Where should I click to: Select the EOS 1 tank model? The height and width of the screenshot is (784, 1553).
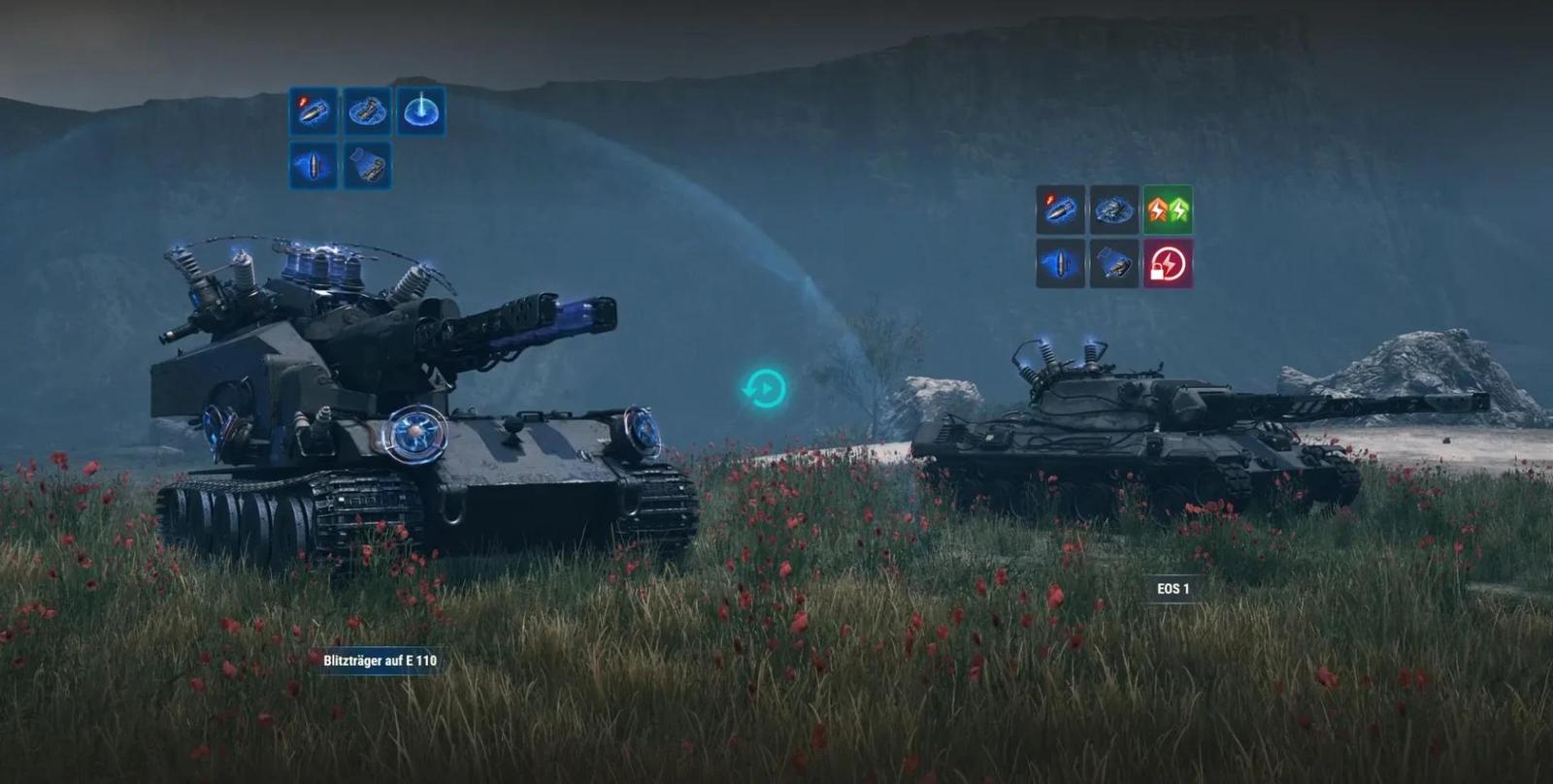tap(1116, 437)
